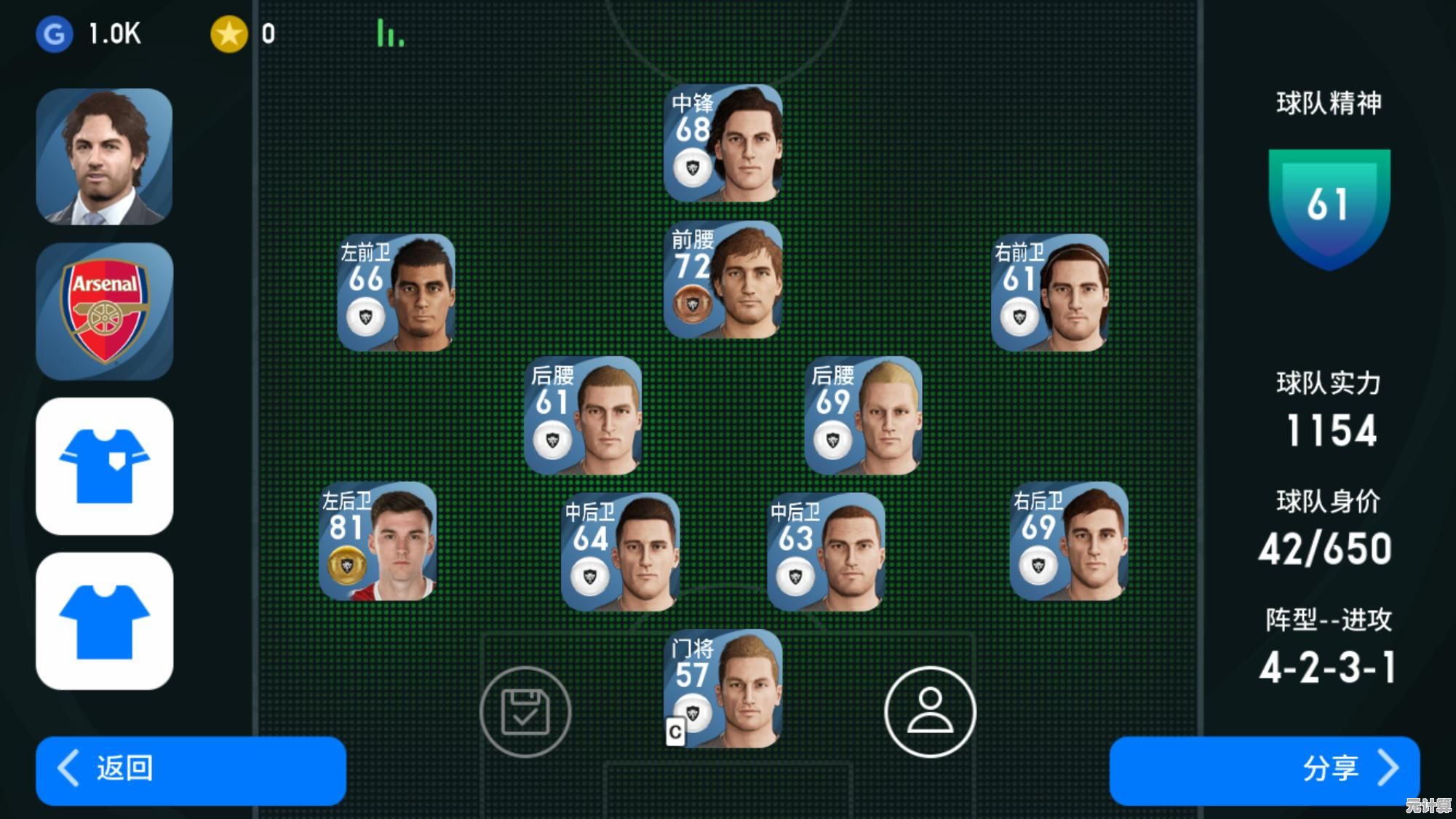1456x819 pixels.
Task: Choose the blue kit with chest badge
Action: pos(104,466)
